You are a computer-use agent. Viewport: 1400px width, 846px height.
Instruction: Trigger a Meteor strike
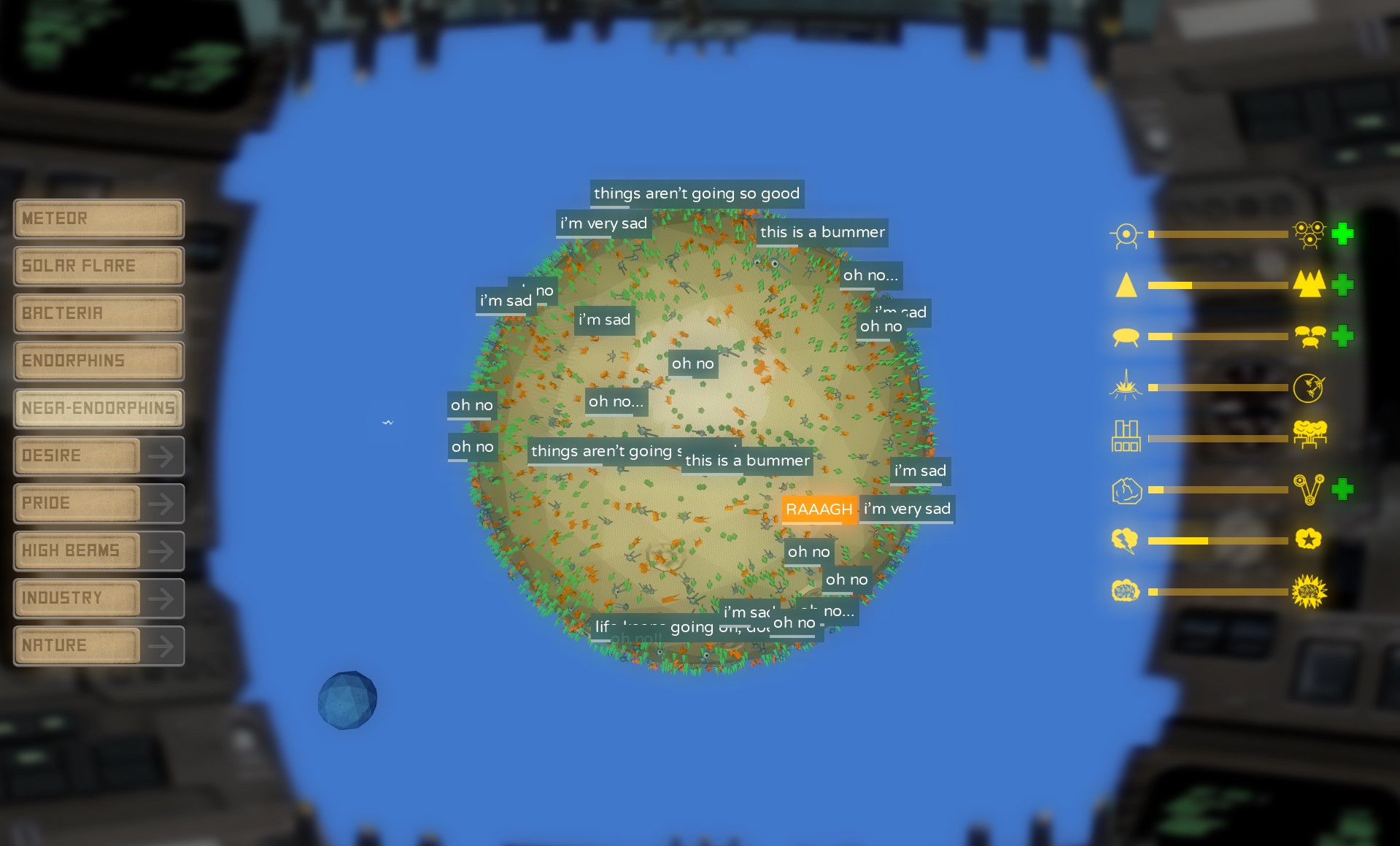pos(98,218)
